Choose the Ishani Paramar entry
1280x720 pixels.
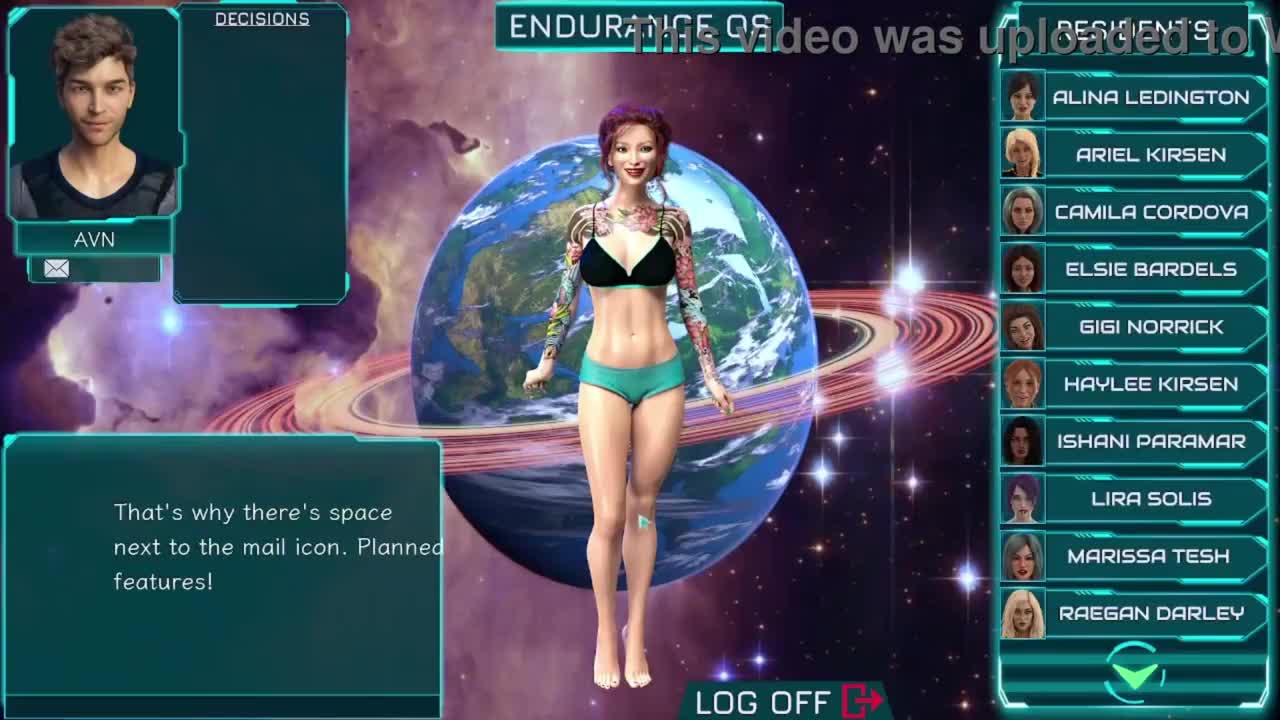tap(1150, 441)
